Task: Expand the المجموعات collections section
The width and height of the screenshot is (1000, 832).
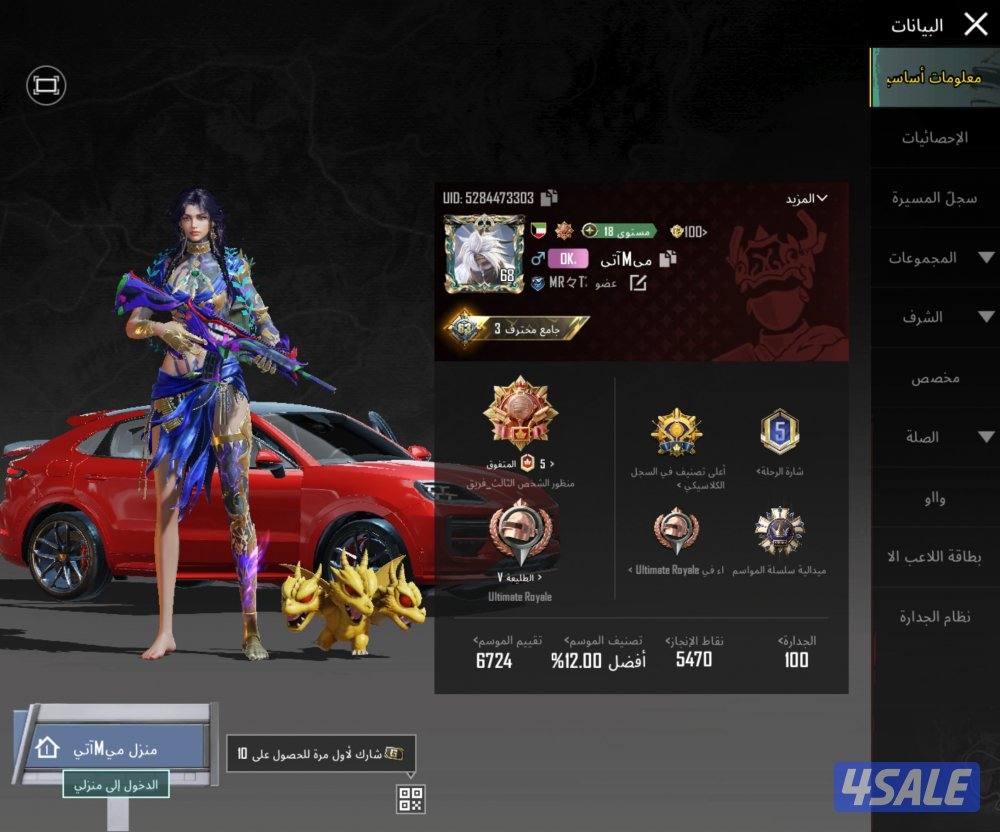Action: click(934, 258)
